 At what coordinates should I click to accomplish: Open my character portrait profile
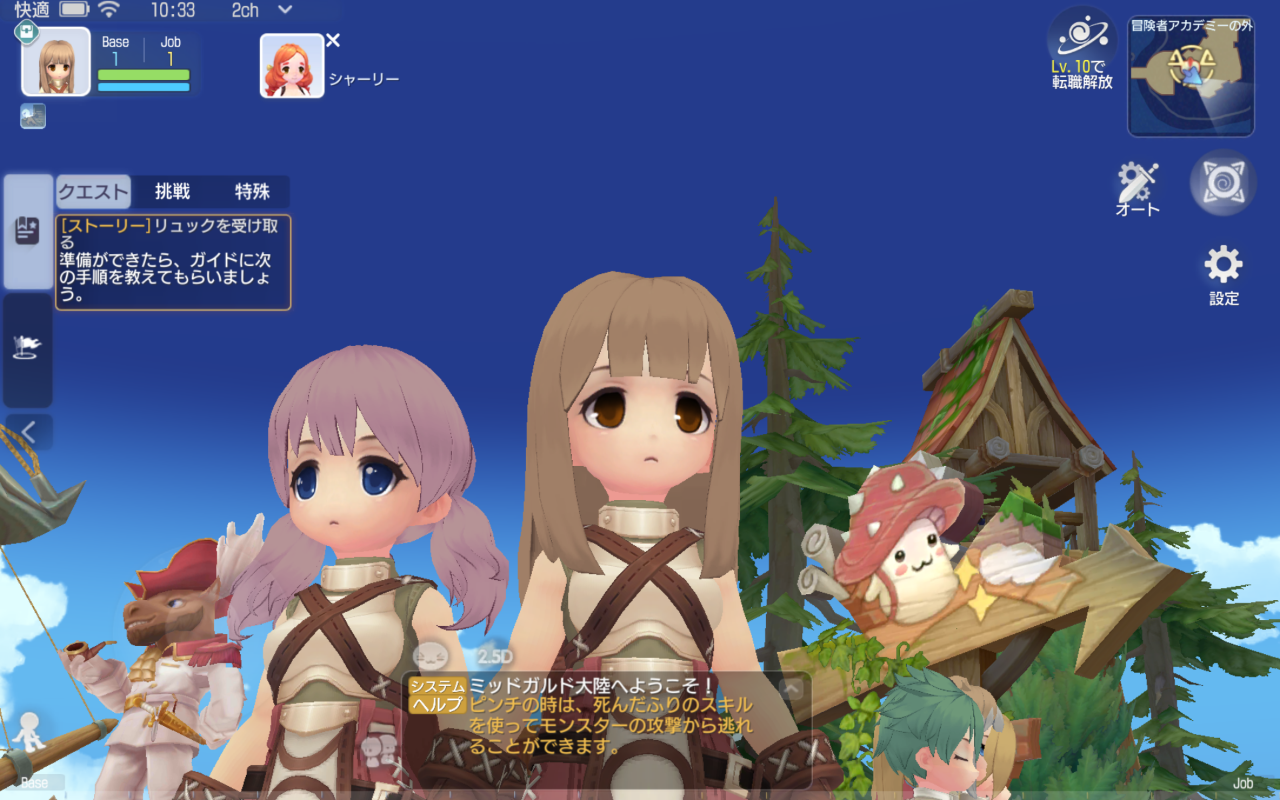[x=56, y=62]
